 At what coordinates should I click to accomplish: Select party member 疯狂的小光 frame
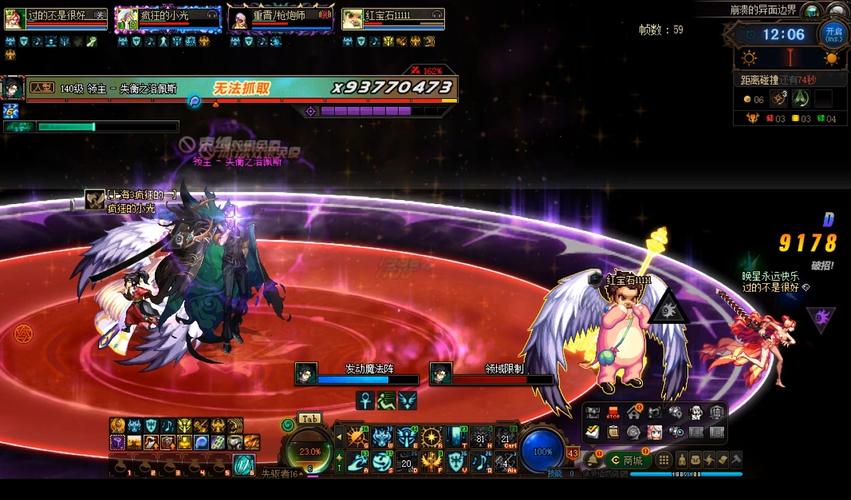pyautogui.click(x=167, y=18)
